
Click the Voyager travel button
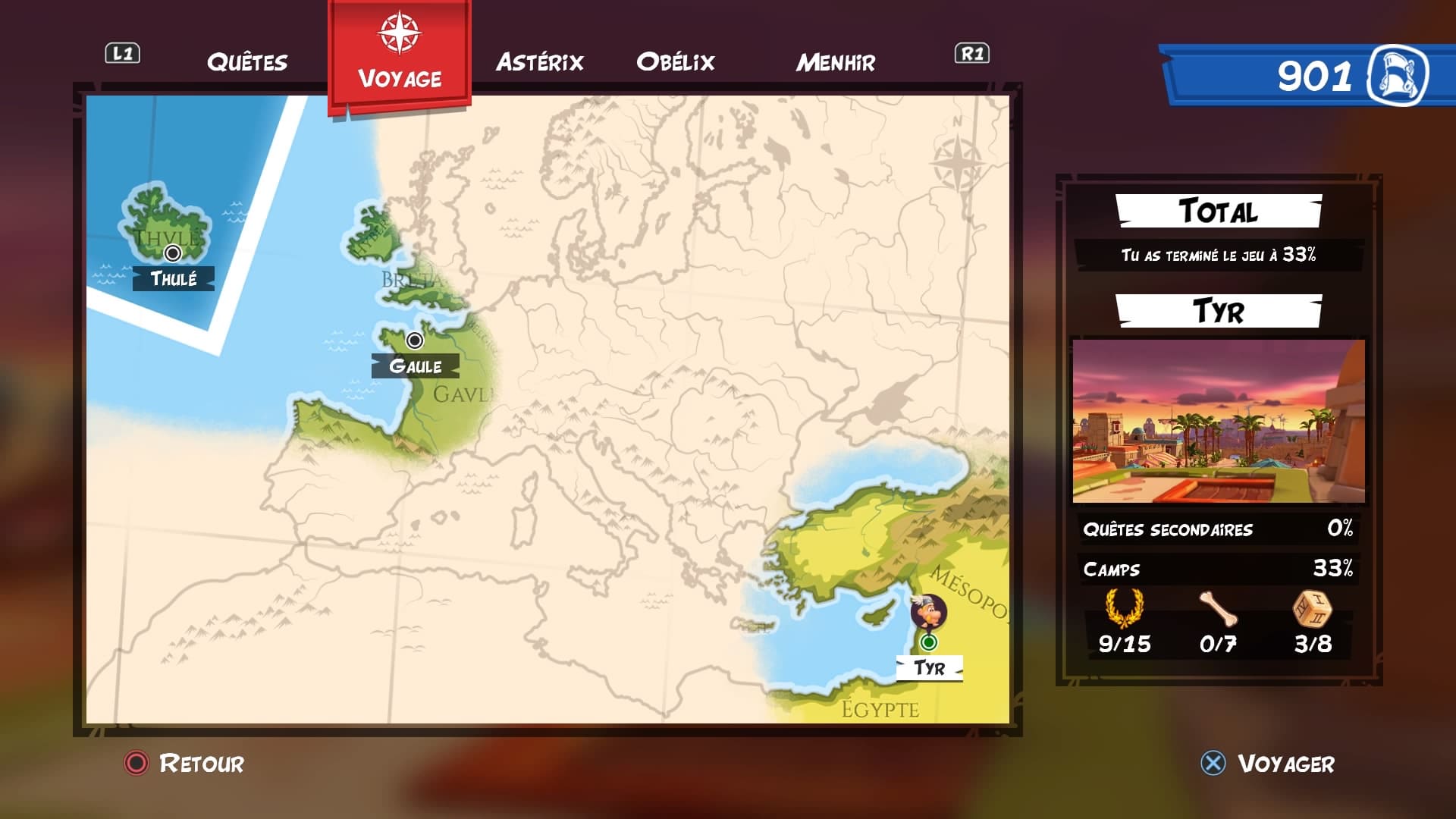(x=1269, y=763)
